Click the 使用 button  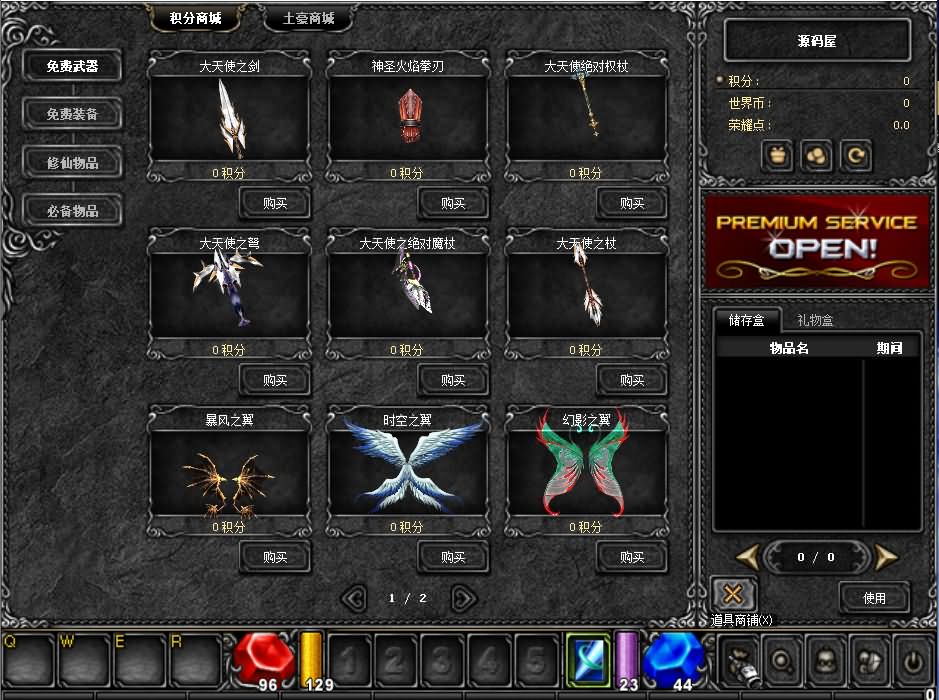click(x=874, y=597)
